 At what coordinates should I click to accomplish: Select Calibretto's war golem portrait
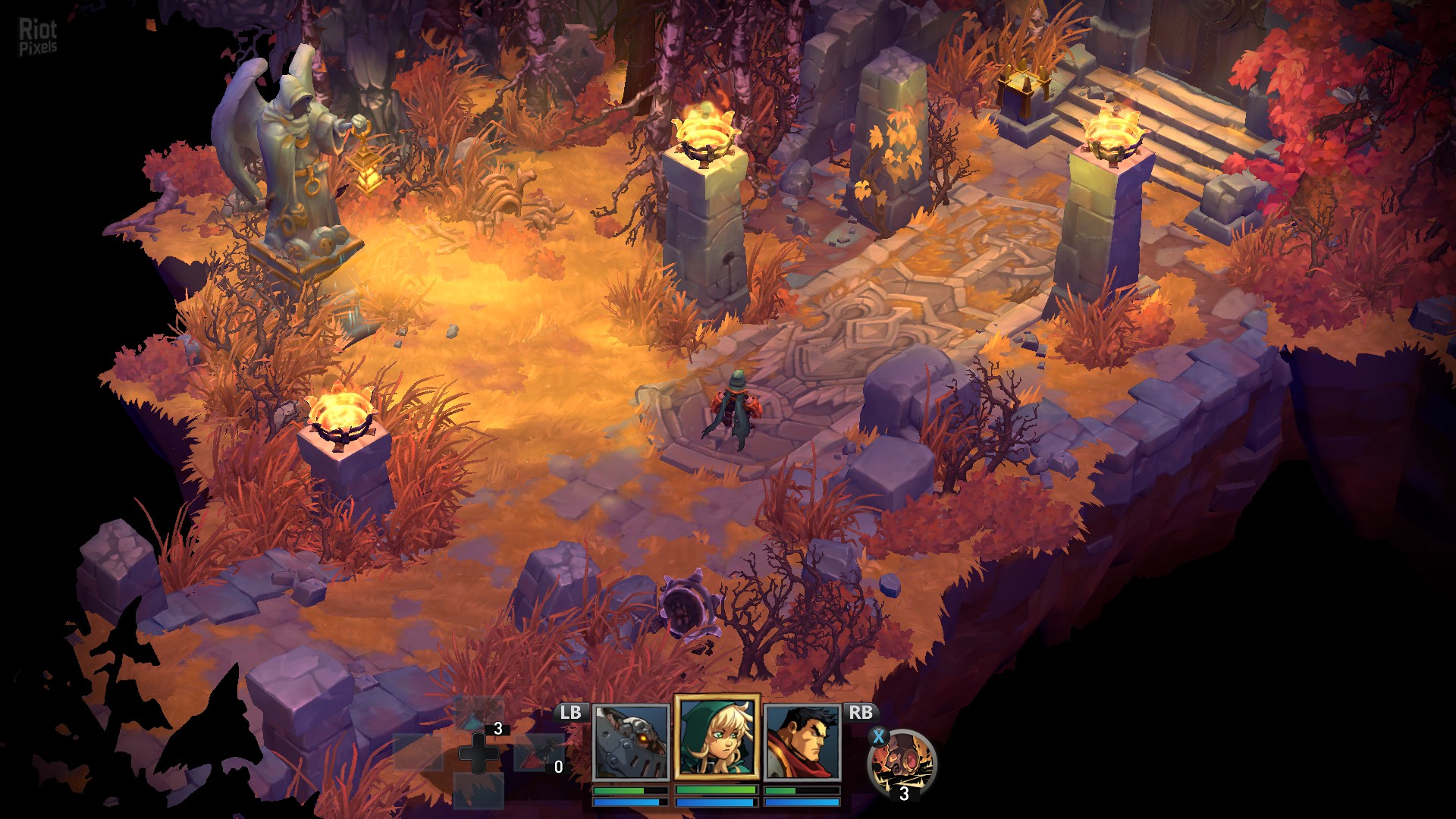(630, 742)
